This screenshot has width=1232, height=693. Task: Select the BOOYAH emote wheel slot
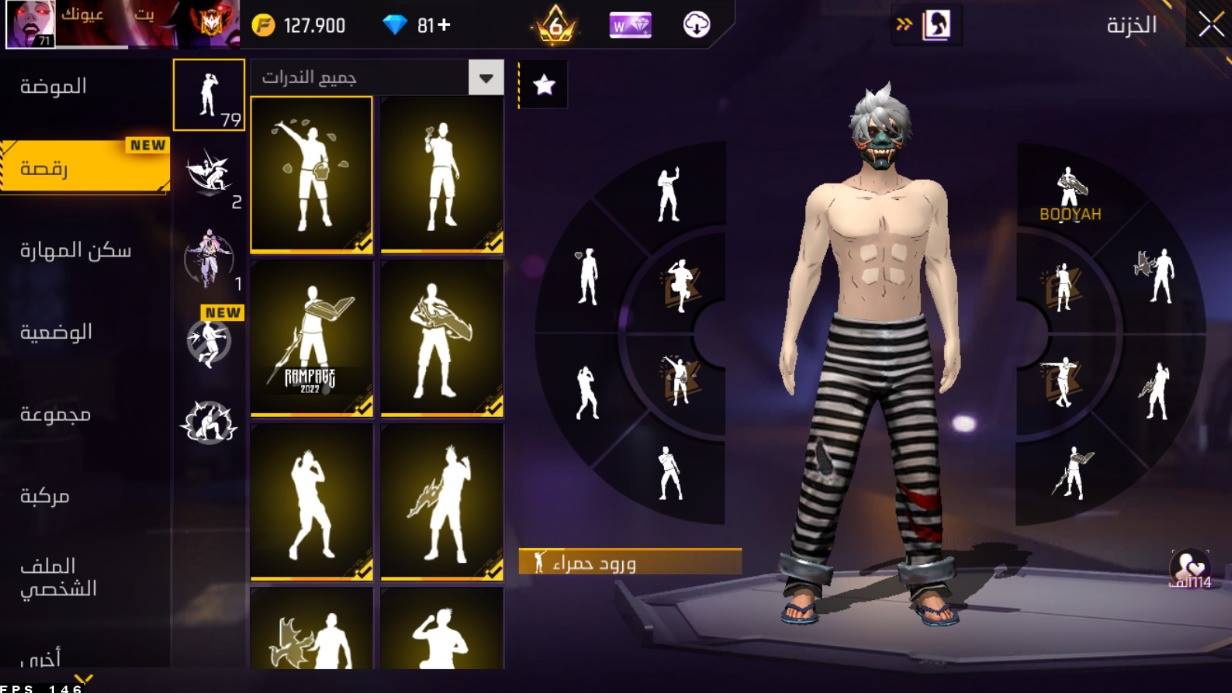pos(1070,194)
